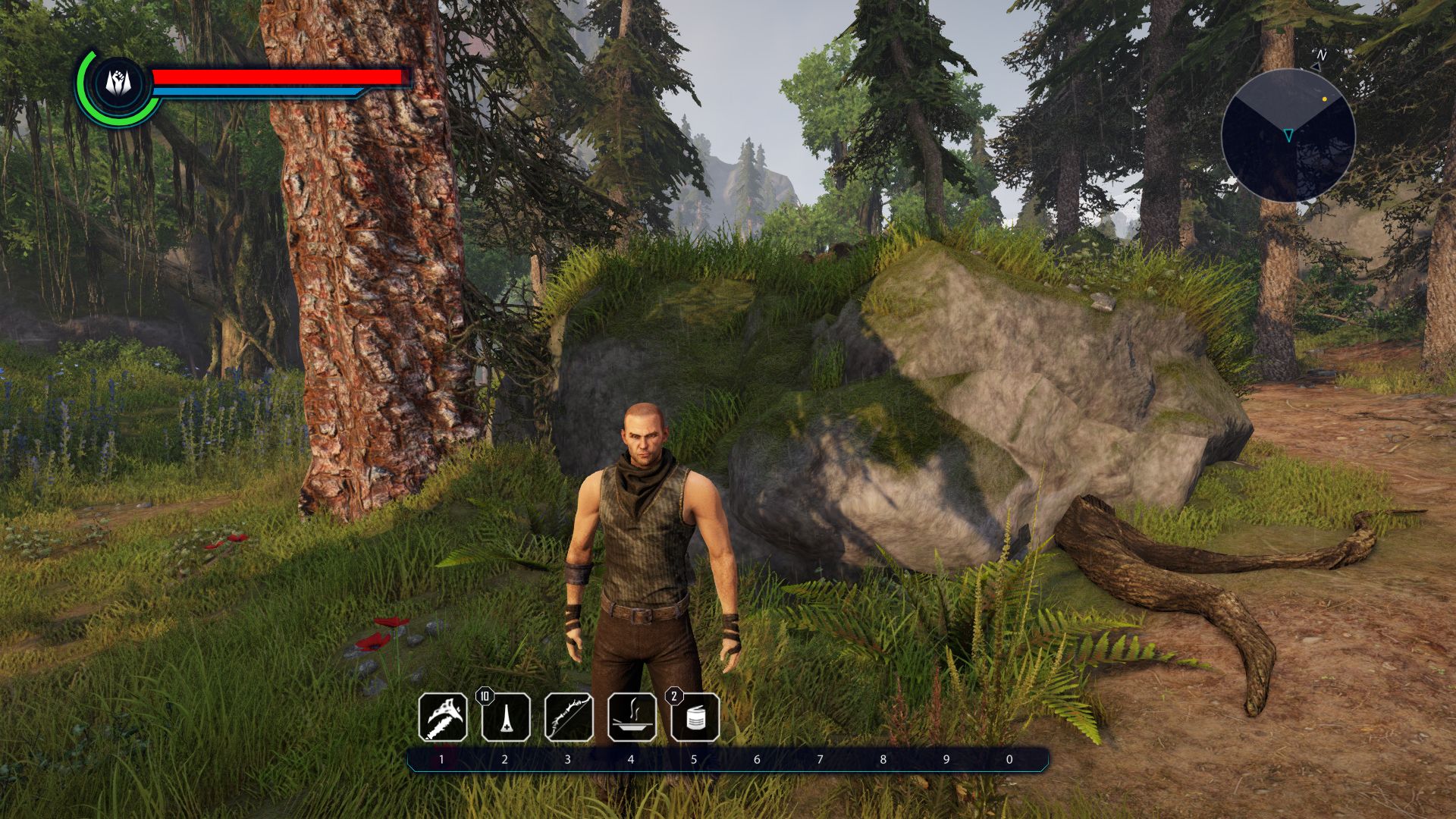1456x819 pixels.
Task: Equip the jagged sickle weapon in the hotbar
Action: (x=443, y=717)
